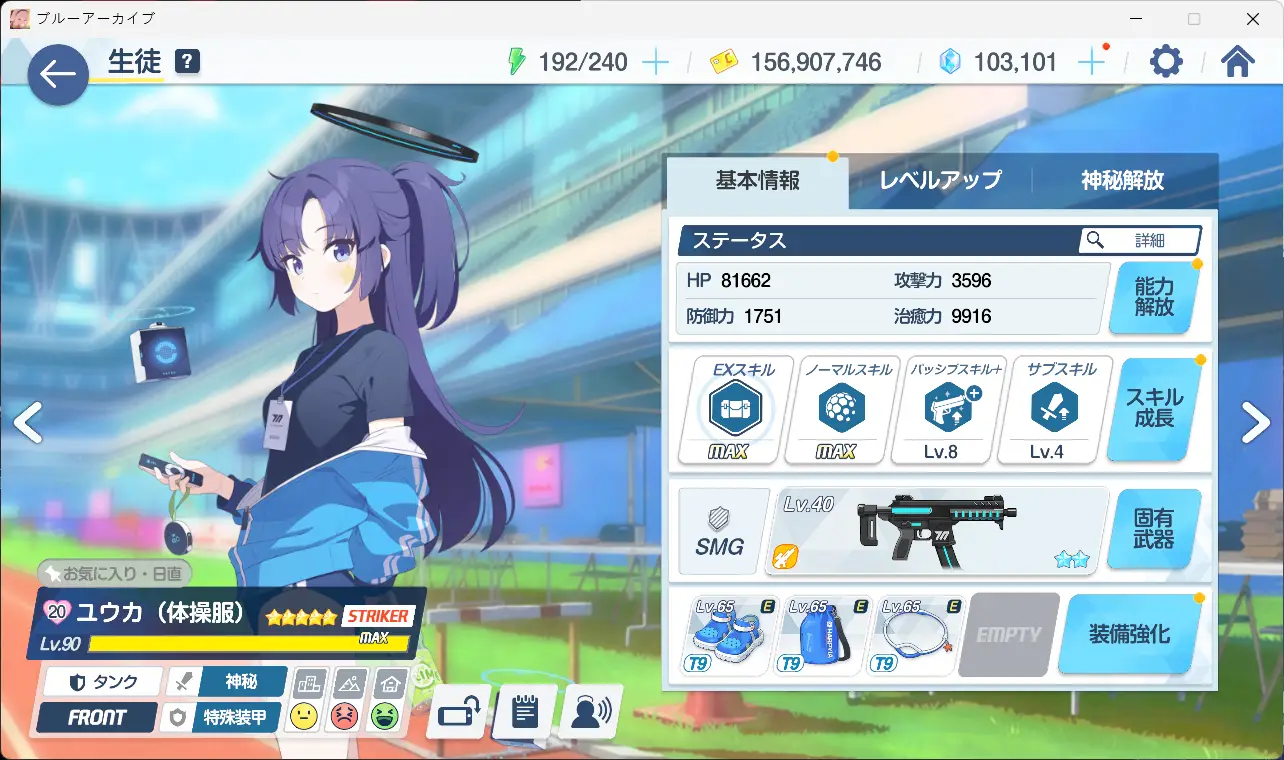Open 能力解放 ability unlock
The image size is (1284, 760).
click(1154, 298)
